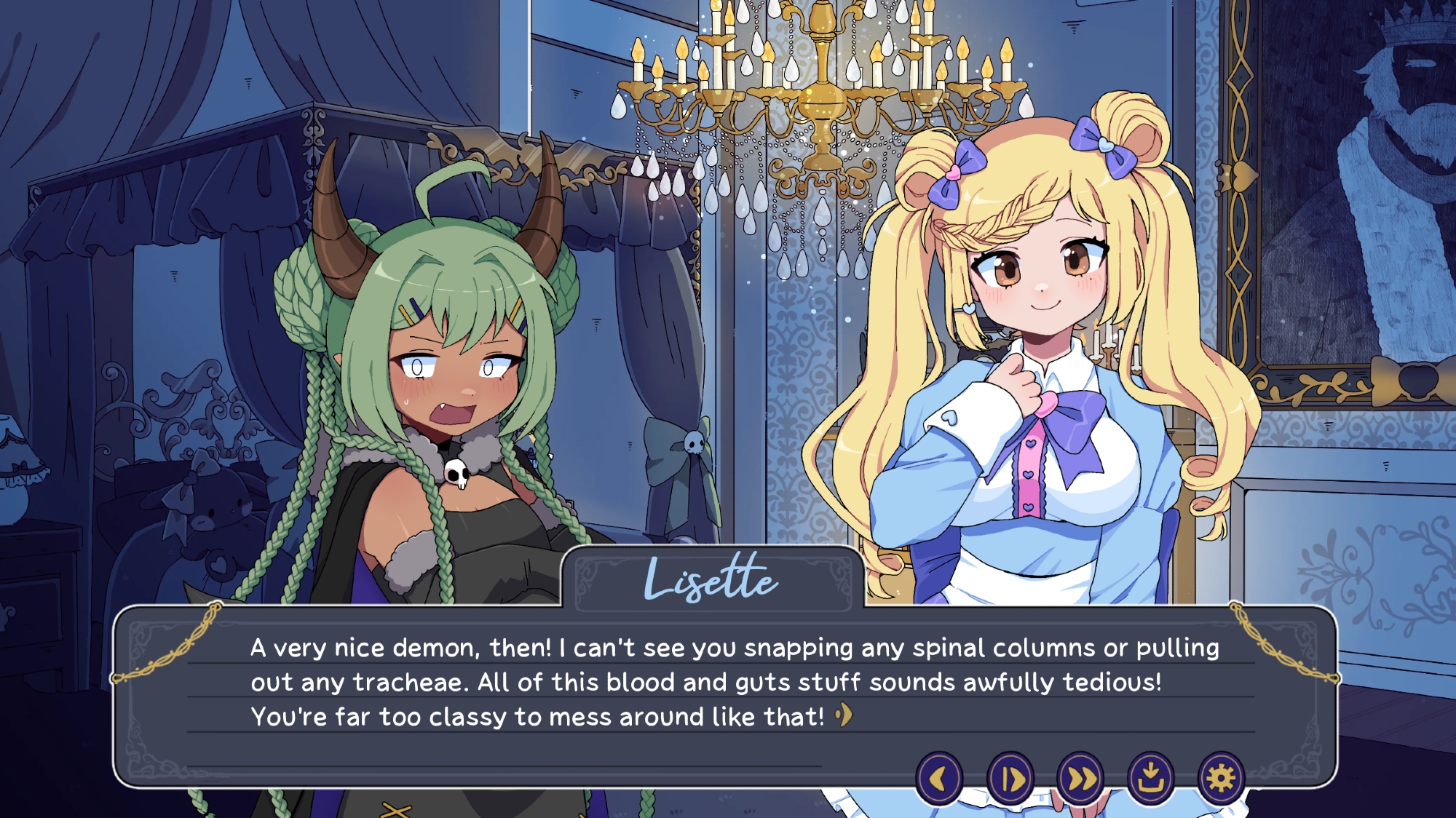This screenshot has height=818, width=1456.
Task: Fast-forward dialogue with the double-arrow button
Action: tap(1080, 779)
